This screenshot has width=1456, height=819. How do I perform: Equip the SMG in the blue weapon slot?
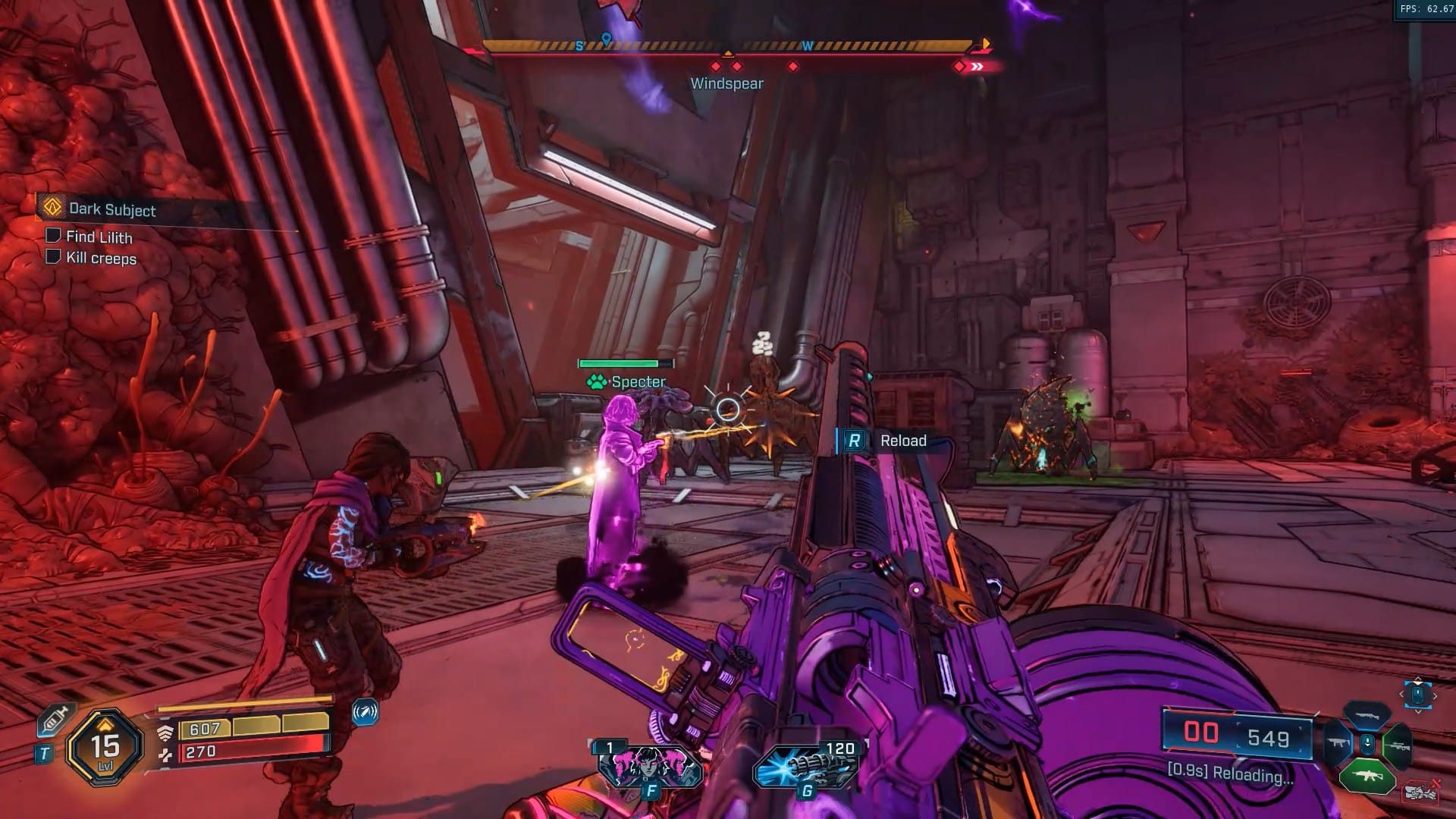click(1338, 744)
